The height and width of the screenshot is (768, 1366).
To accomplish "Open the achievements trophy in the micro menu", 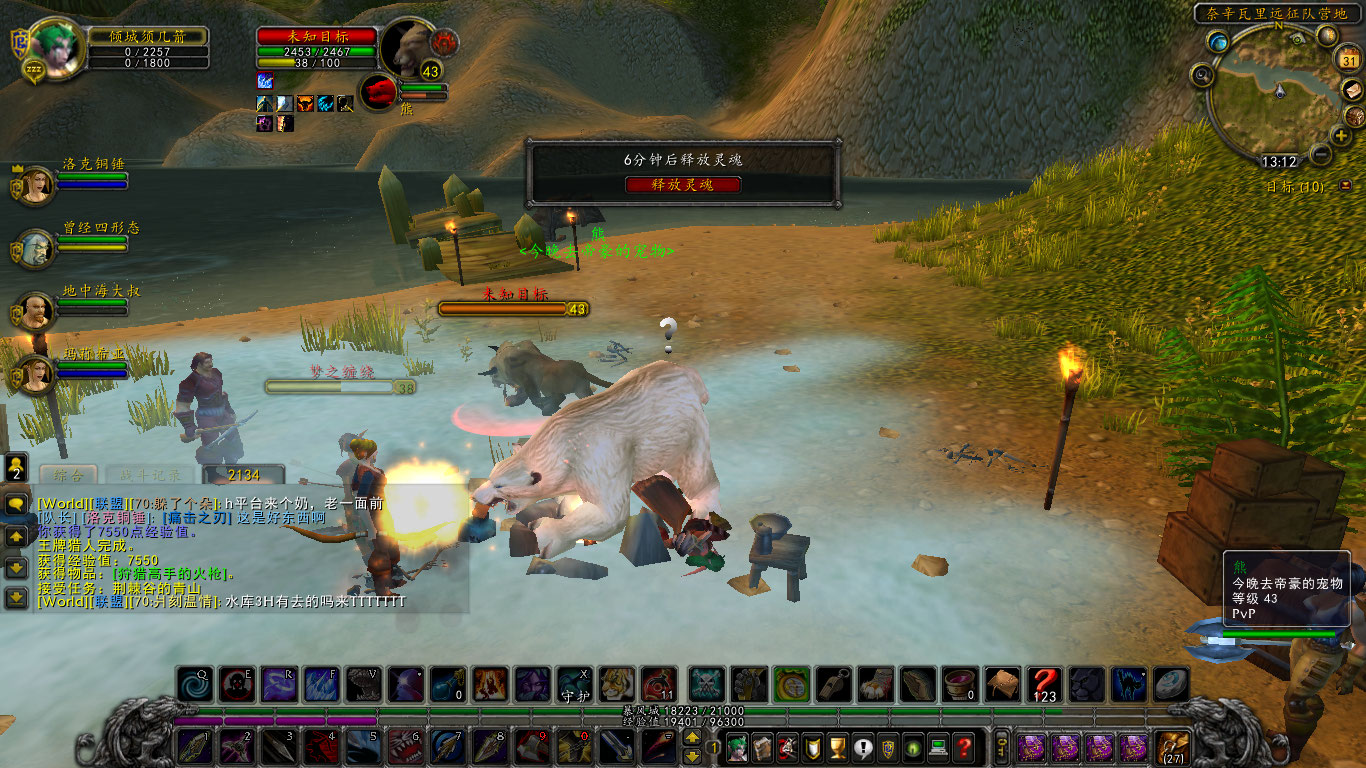I will pyautogui.click(x=837, y=748).
